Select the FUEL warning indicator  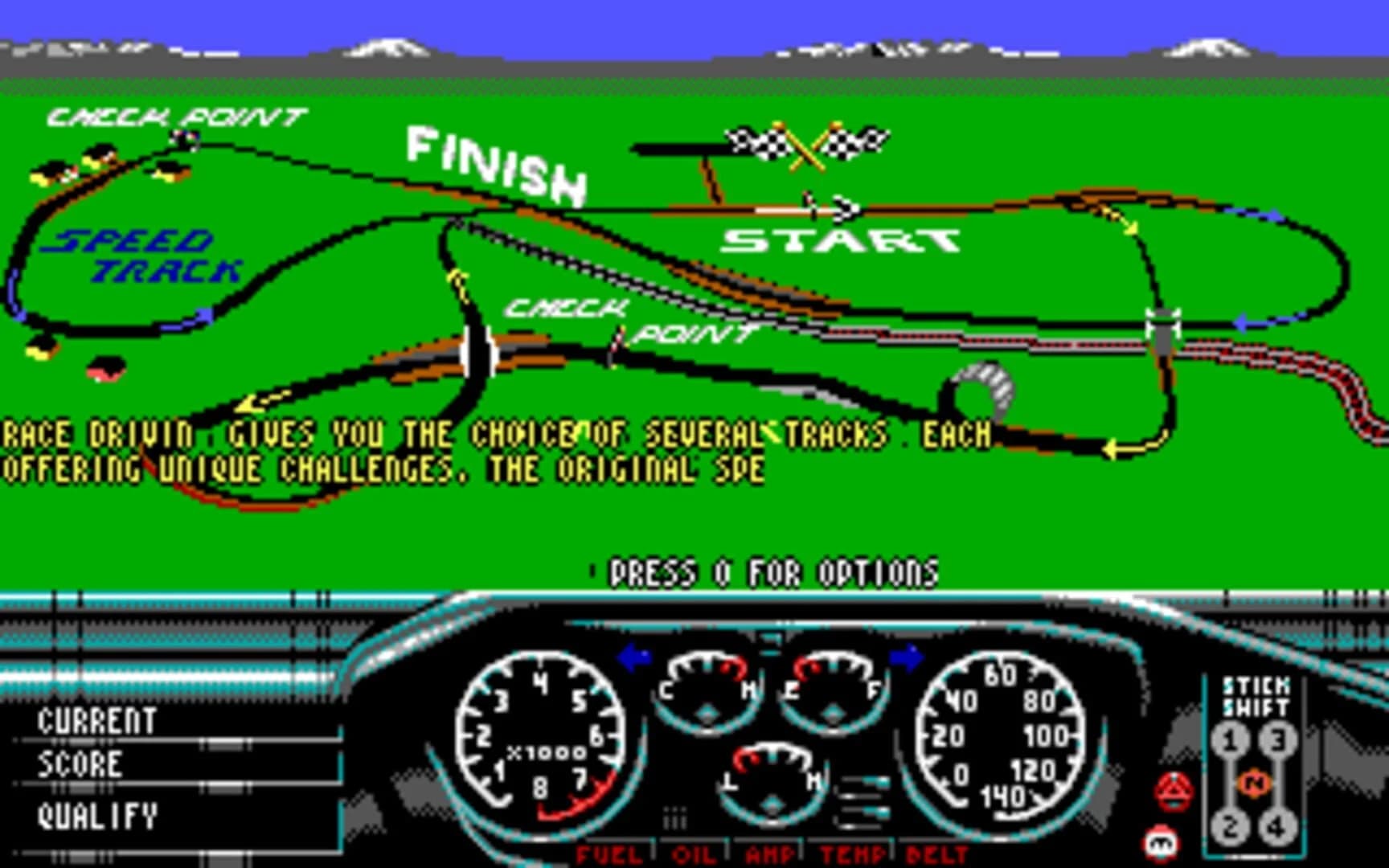point(608,856)
